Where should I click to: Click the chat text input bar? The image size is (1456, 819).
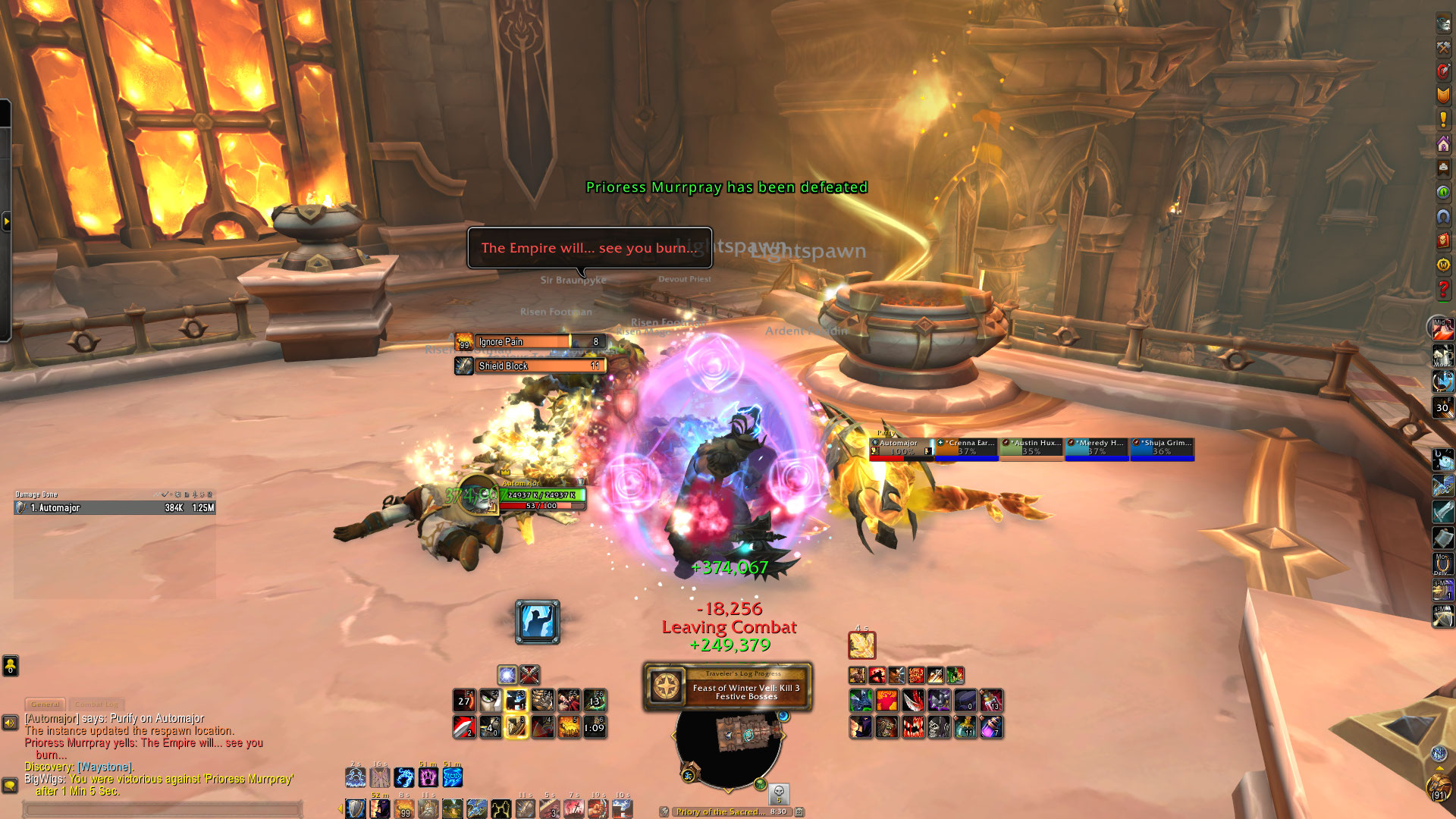tap(163, 809)
